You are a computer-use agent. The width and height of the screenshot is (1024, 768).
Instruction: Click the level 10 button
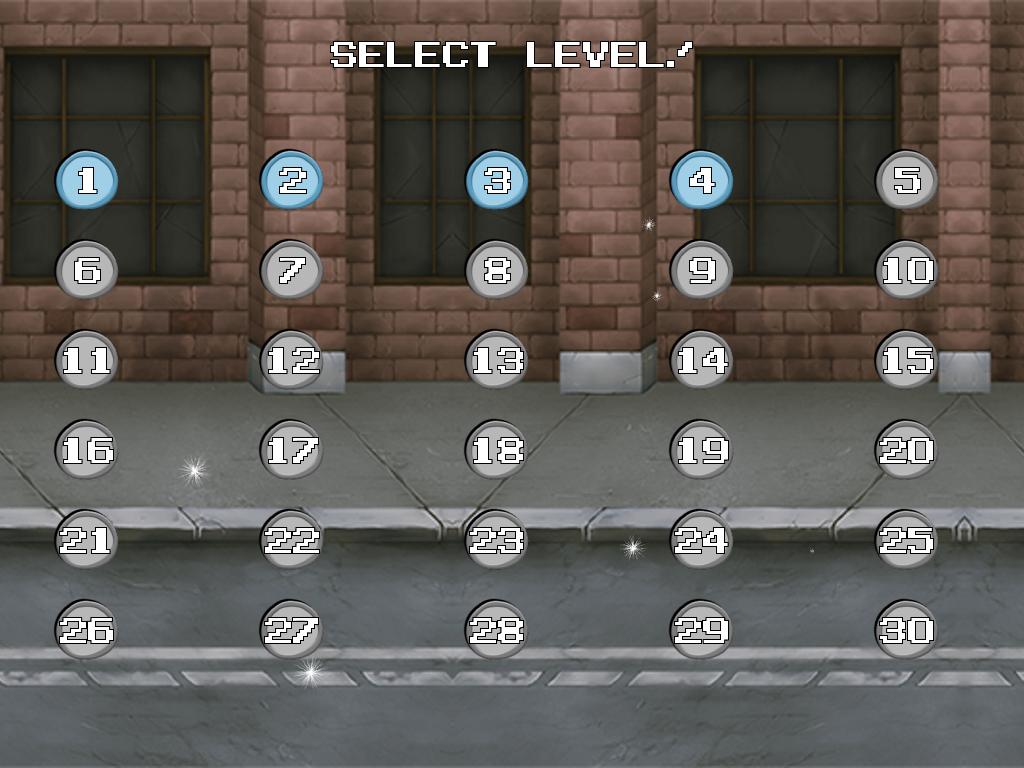click(x=907, y=270)
